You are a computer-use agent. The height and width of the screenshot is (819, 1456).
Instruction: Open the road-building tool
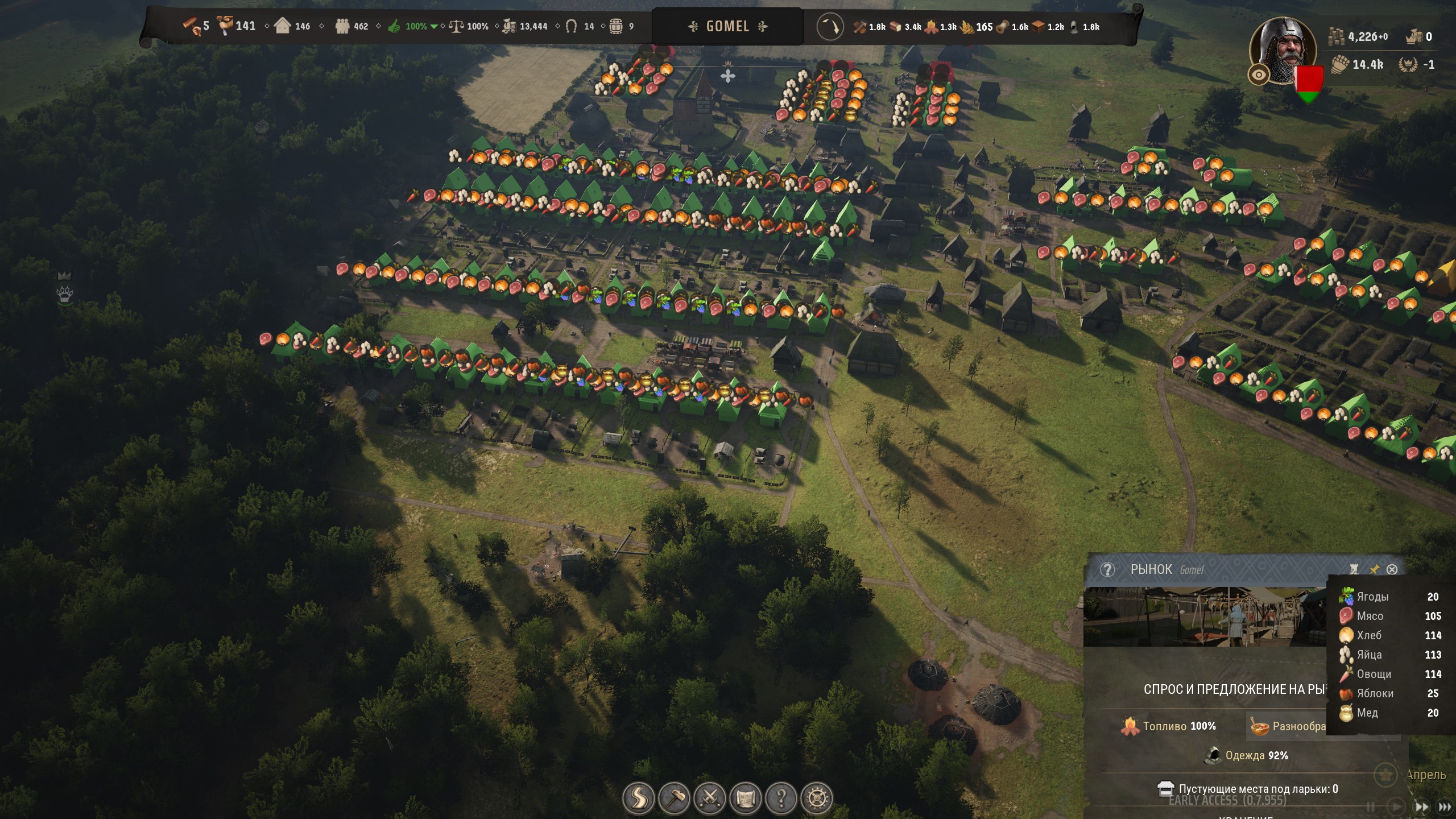coord(639,799)
